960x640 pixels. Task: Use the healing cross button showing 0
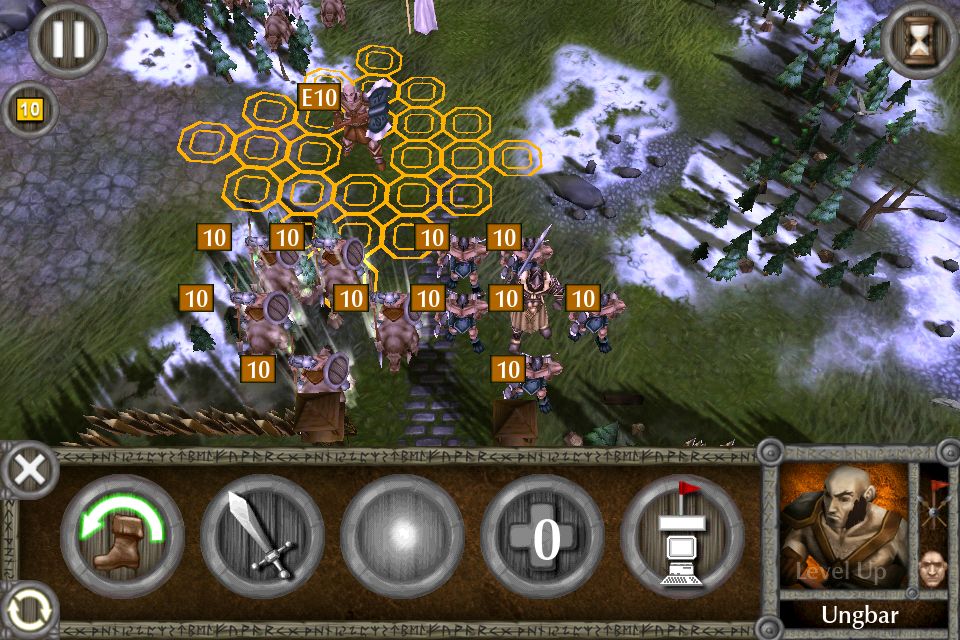(542, 536)
